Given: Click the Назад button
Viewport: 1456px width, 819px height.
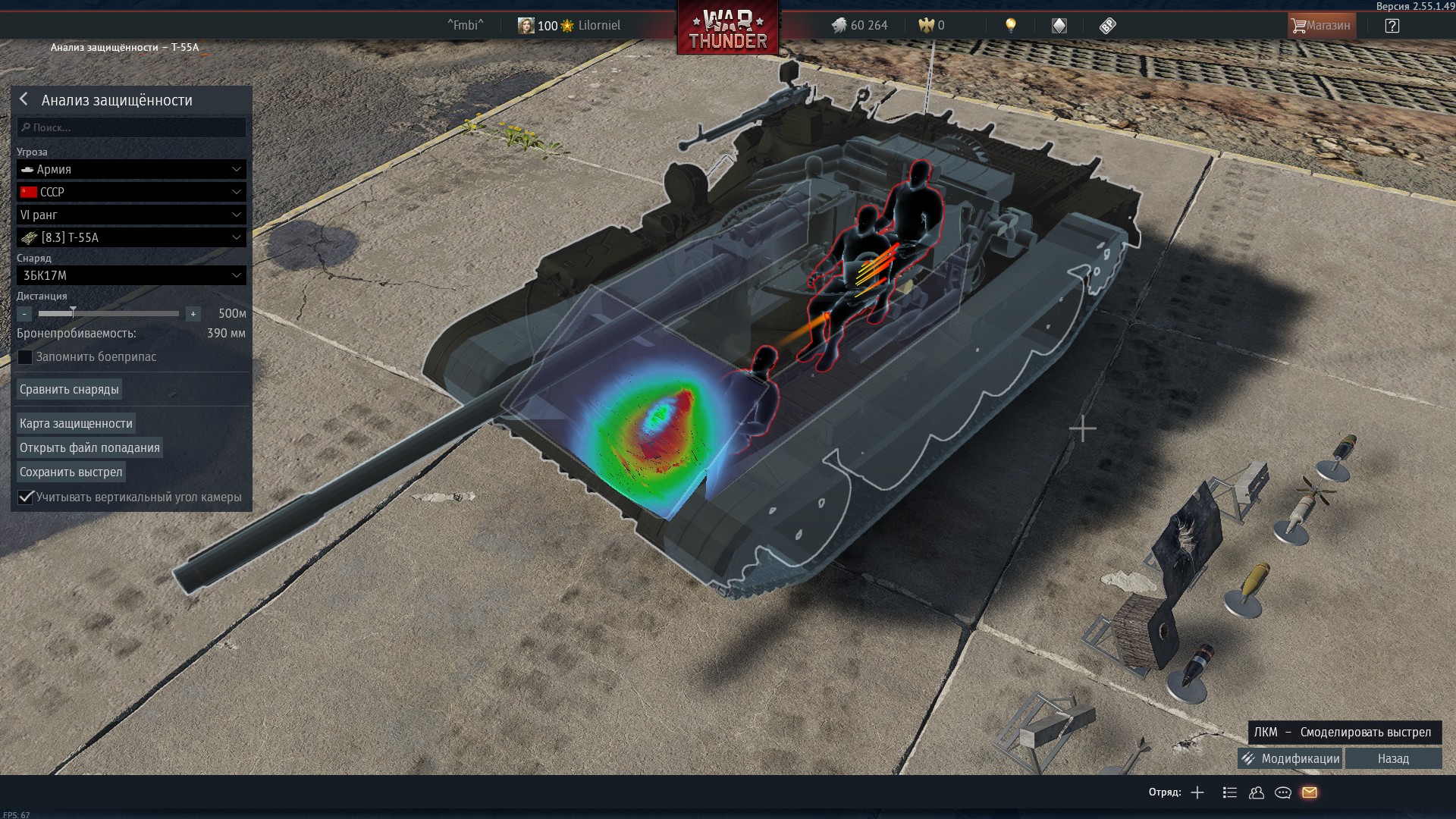Looking at the screenshot, I should 1393,758.
